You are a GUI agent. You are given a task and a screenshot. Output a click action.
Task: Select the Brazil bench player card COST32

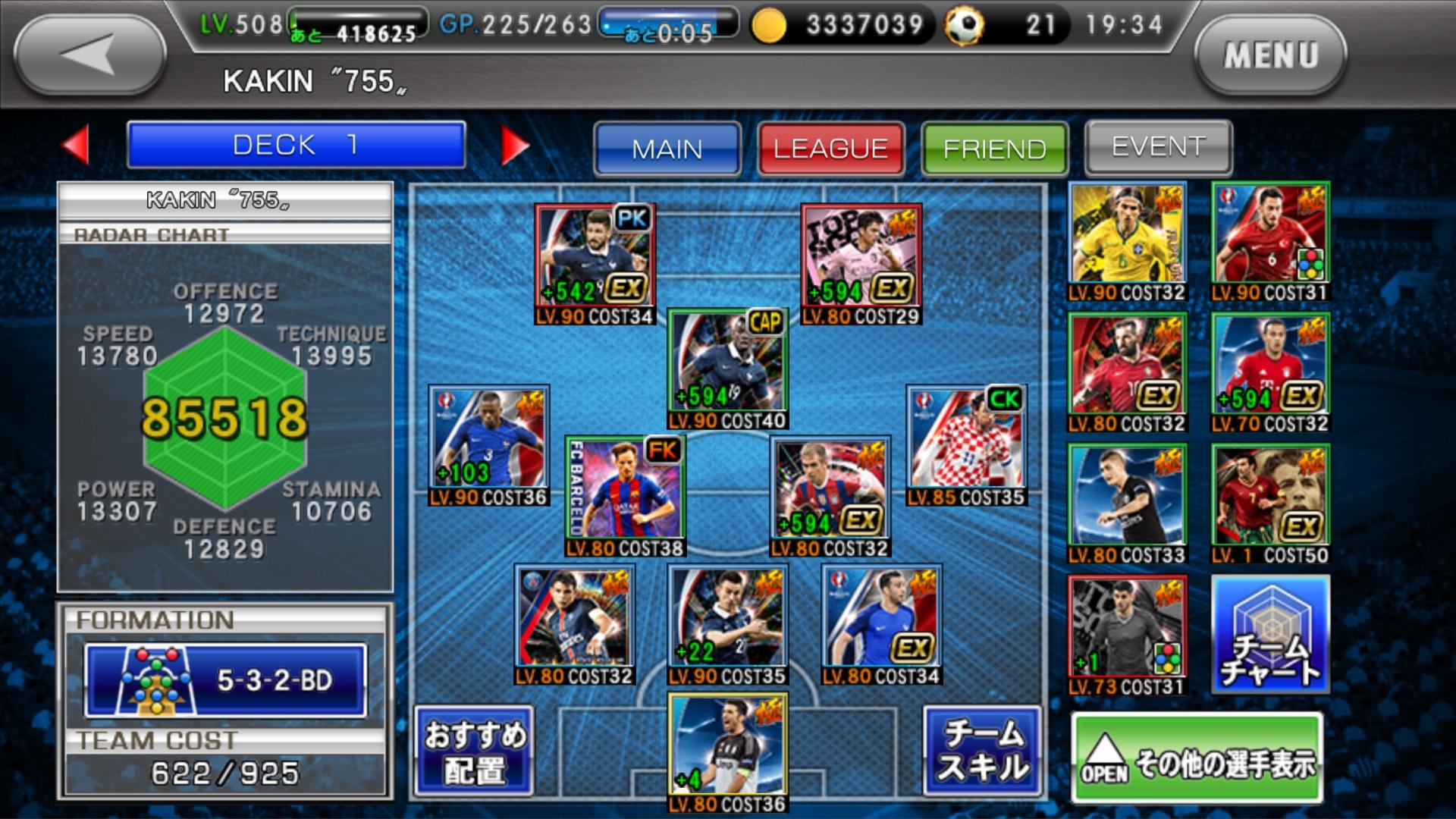[1127, 241]
